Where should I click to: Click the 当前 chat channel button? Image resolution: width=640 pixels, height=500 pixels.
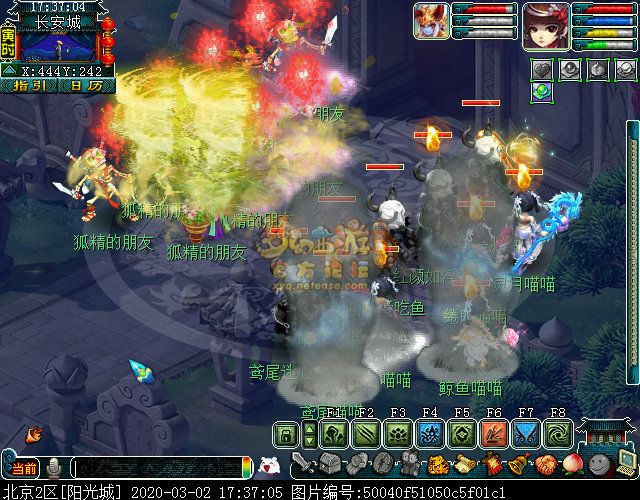point(24,467)
